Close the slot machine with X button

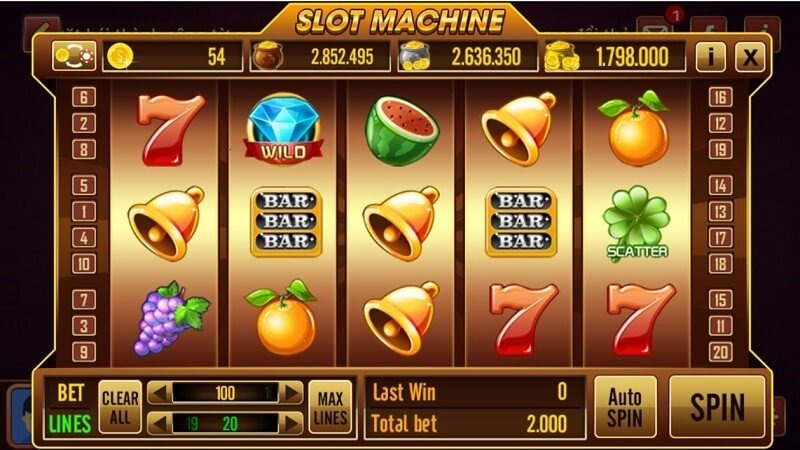tap(749, 57)
